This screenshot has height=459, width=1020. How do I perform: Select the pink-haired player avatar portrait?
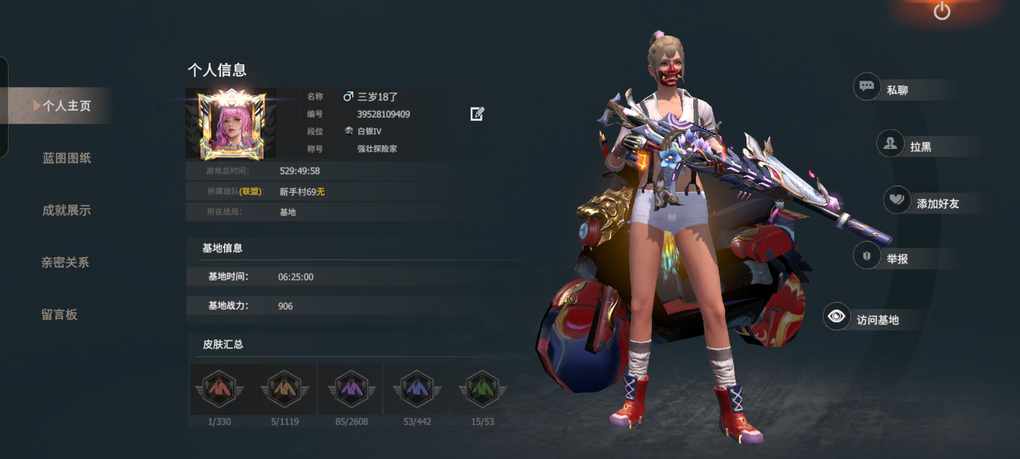232,125
